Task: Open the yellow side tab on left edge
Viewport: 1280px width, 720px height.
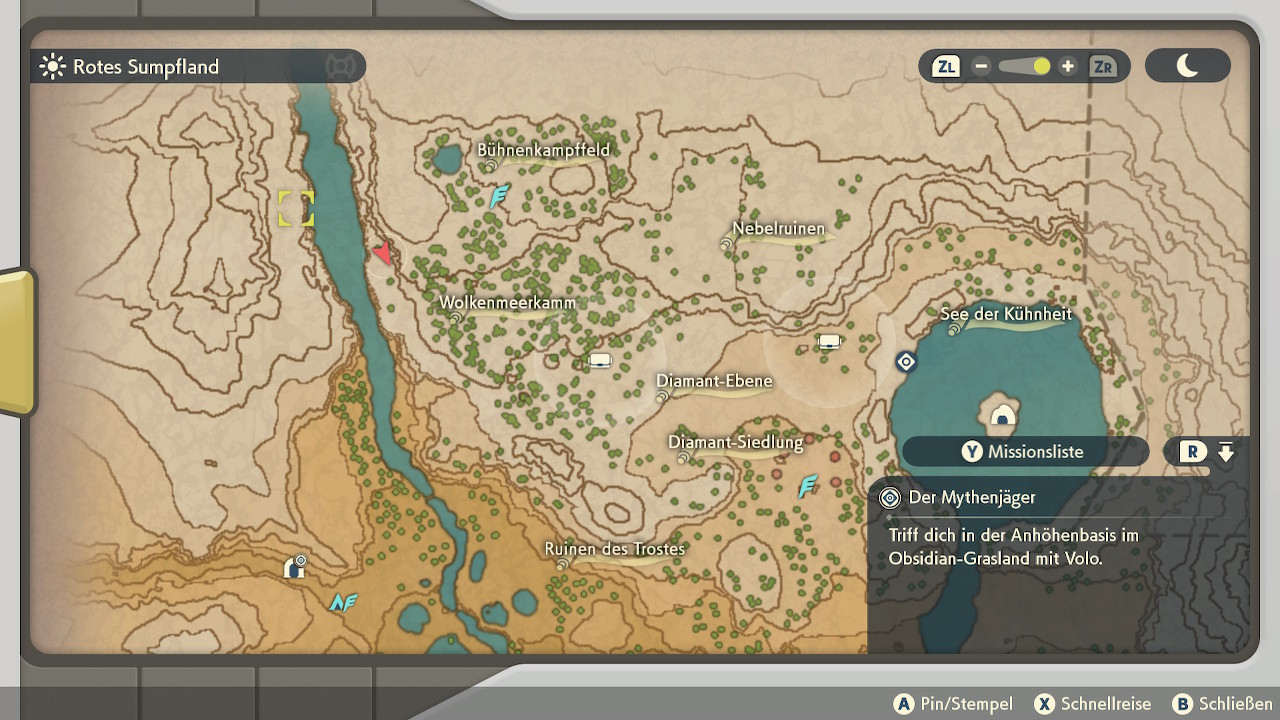Action: 17,341
